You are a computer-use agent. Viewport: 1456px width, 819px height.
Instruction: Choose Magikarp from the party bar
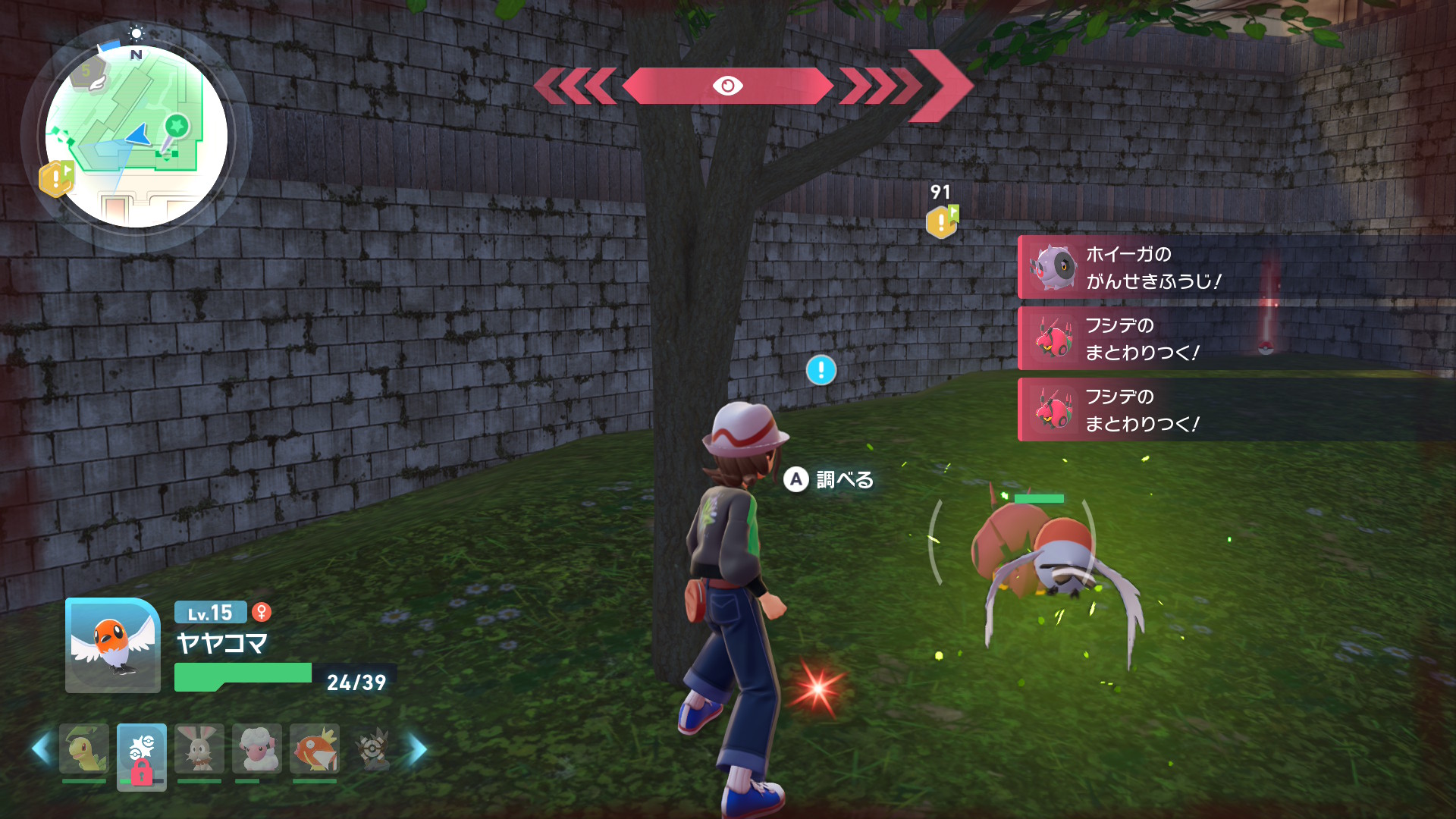[x=315, y=748]
